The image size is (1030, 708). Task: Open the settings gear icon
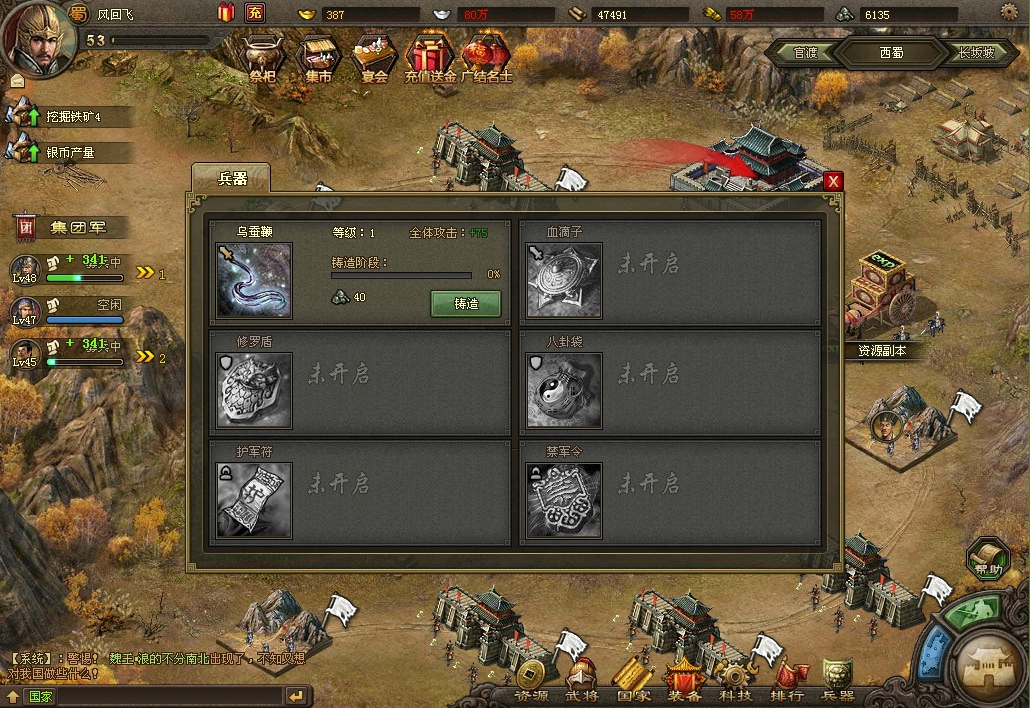[x=1008, y=12]
